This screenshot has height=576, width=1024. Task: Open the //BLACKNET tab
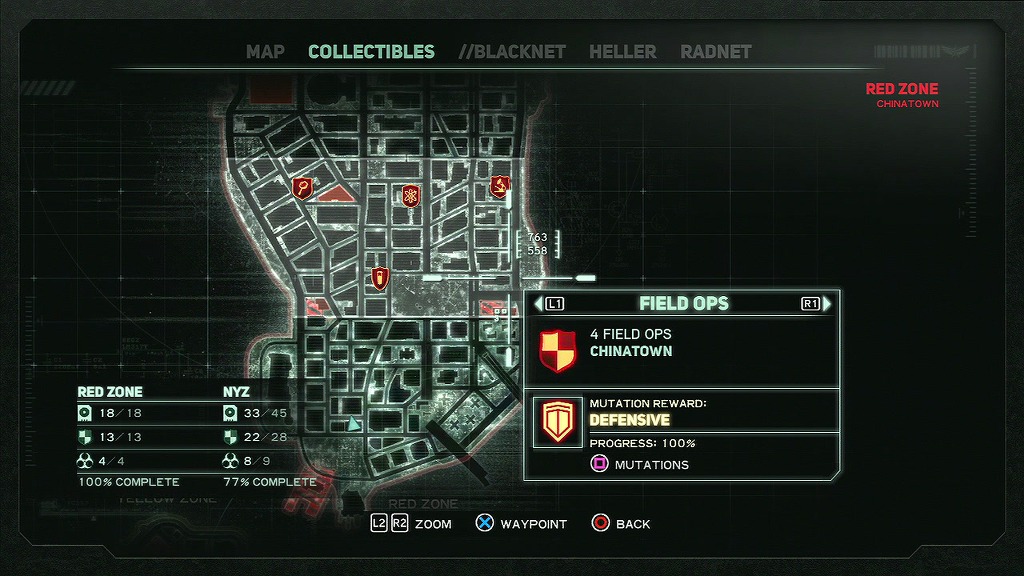click(512, 52)
